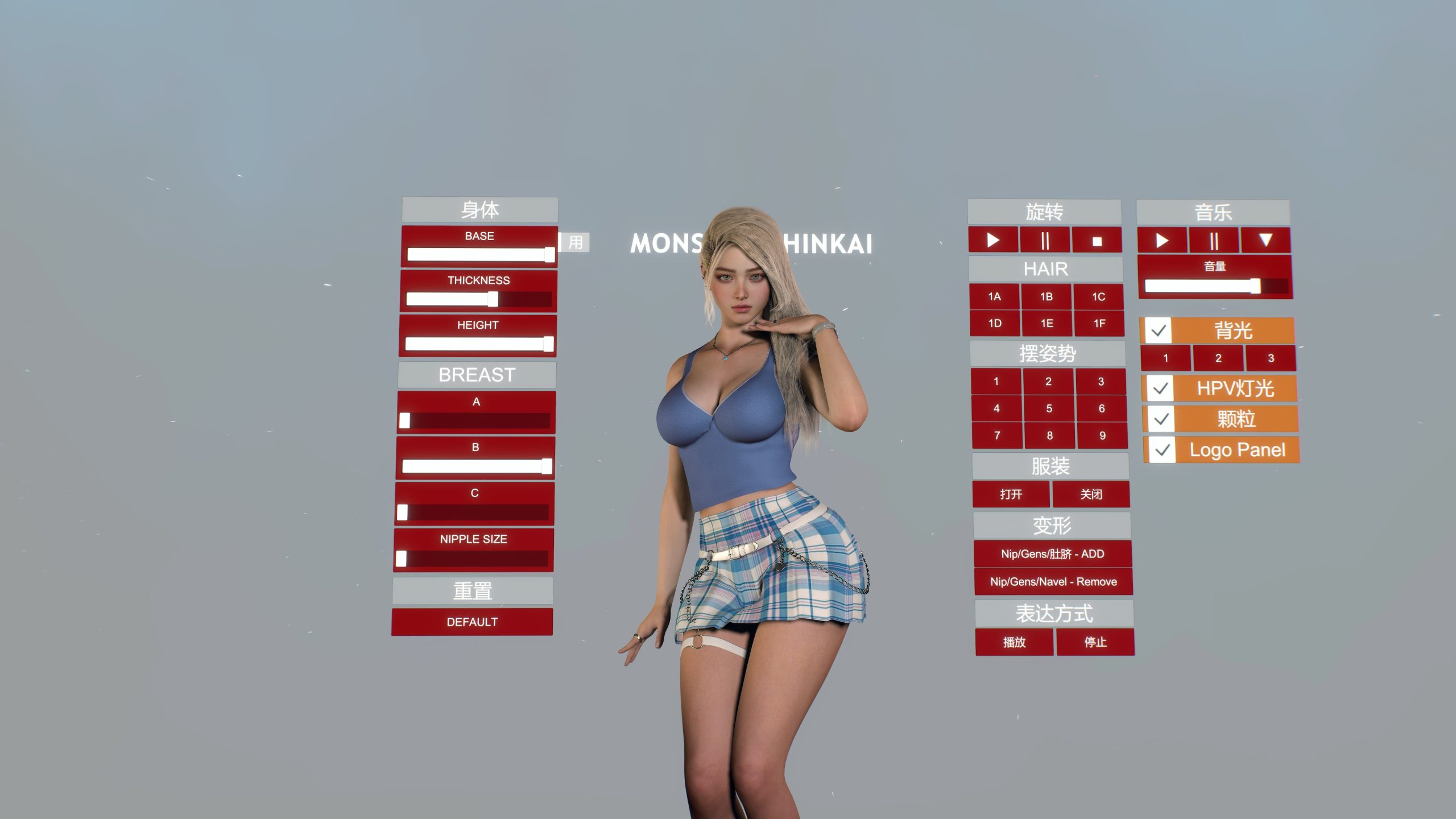The image size is (1456, 819).
Task: Toggle the 颗粒 particles checkbox
Action: coord(1161,419)
